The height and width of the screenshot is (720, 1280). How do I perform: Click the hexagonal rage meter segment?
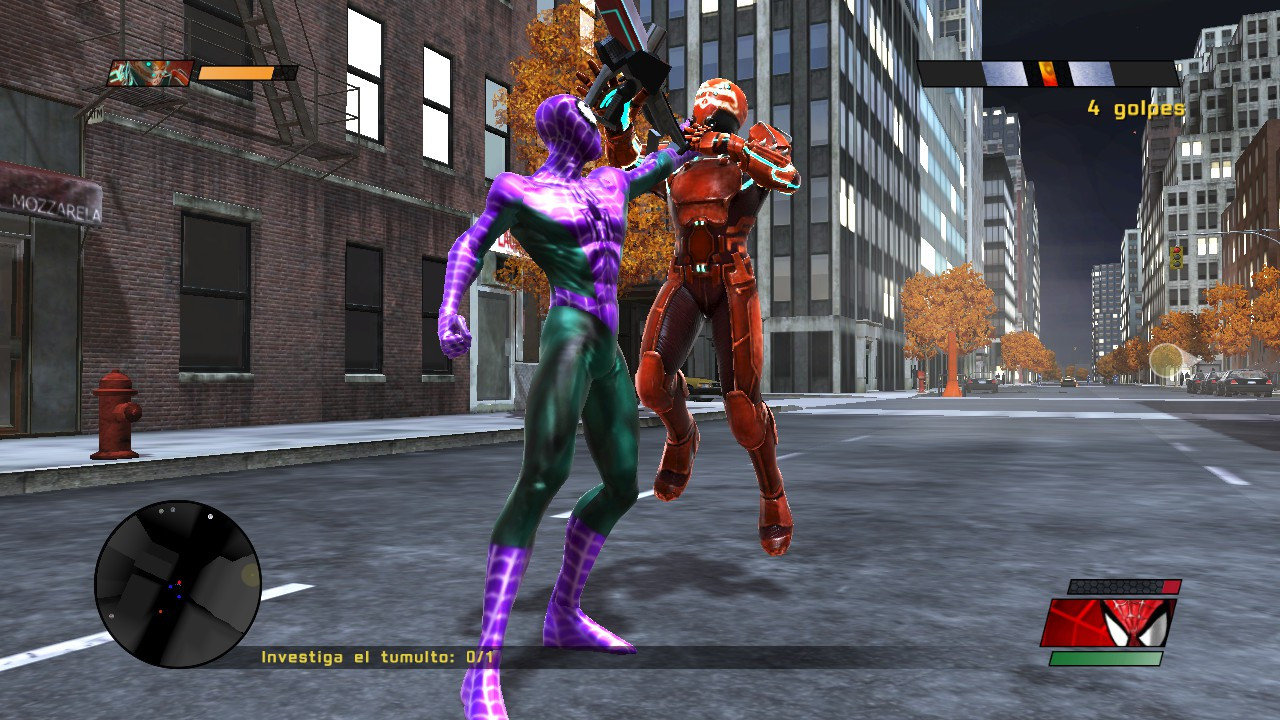1115,587
